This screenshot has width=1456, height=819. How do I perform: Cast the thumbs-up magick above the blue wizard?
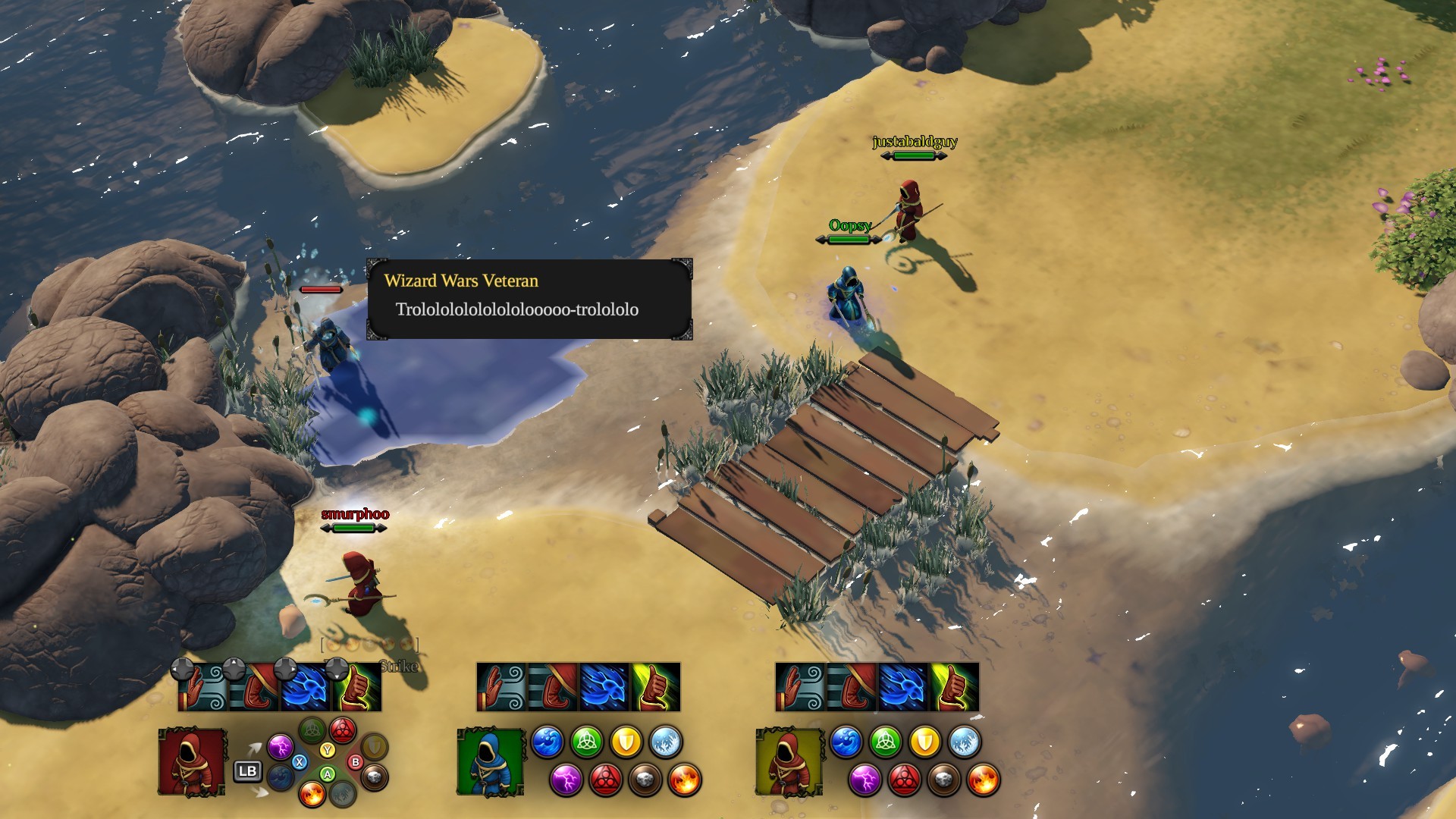tap(656, 687)
